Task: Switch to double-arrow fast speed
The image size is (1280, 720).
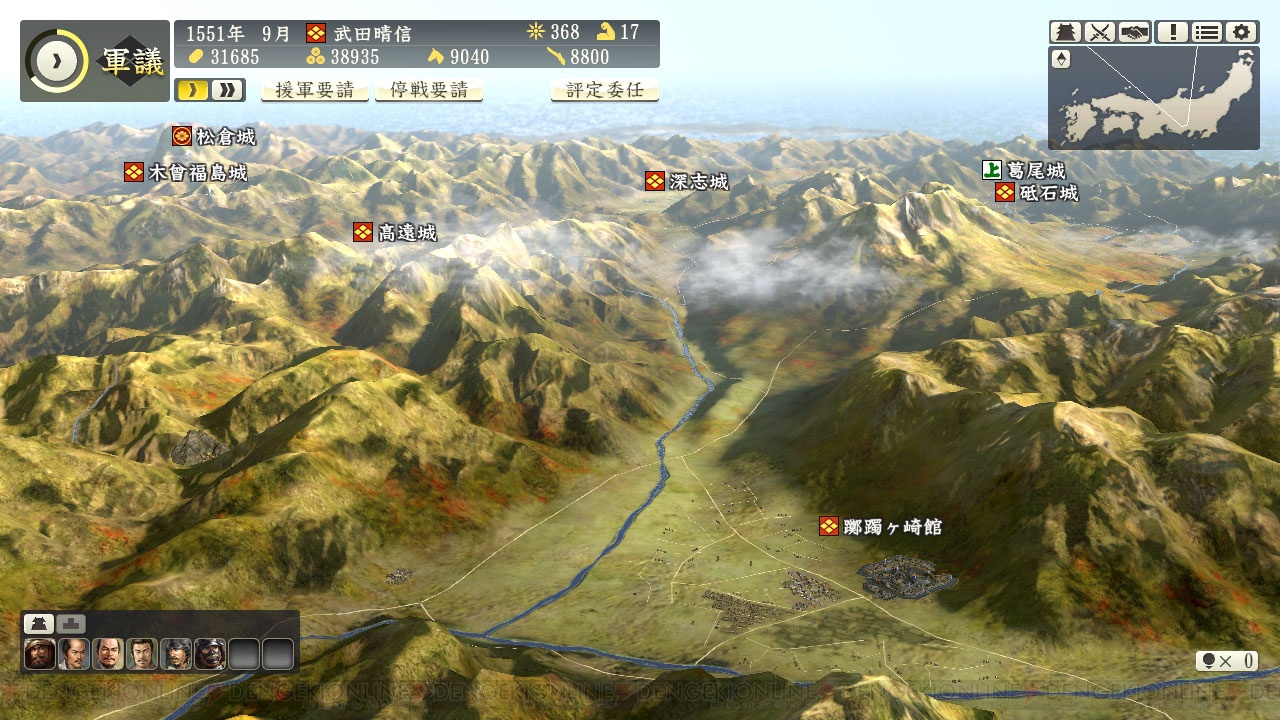Action: (227, 90)
